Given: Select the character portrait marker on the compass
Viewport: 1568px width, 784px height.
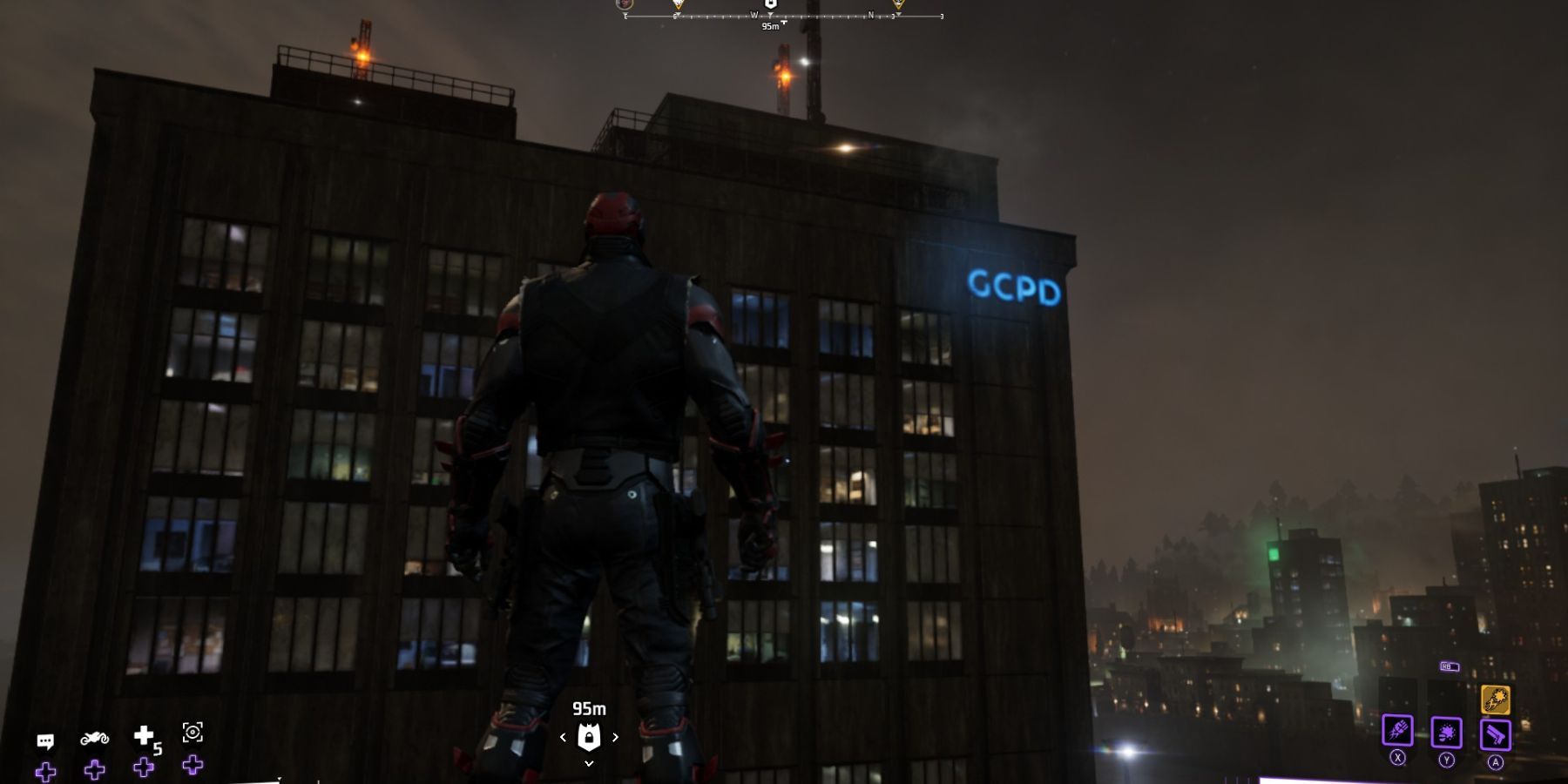Looking at the screenshot, I should (625, 5).
